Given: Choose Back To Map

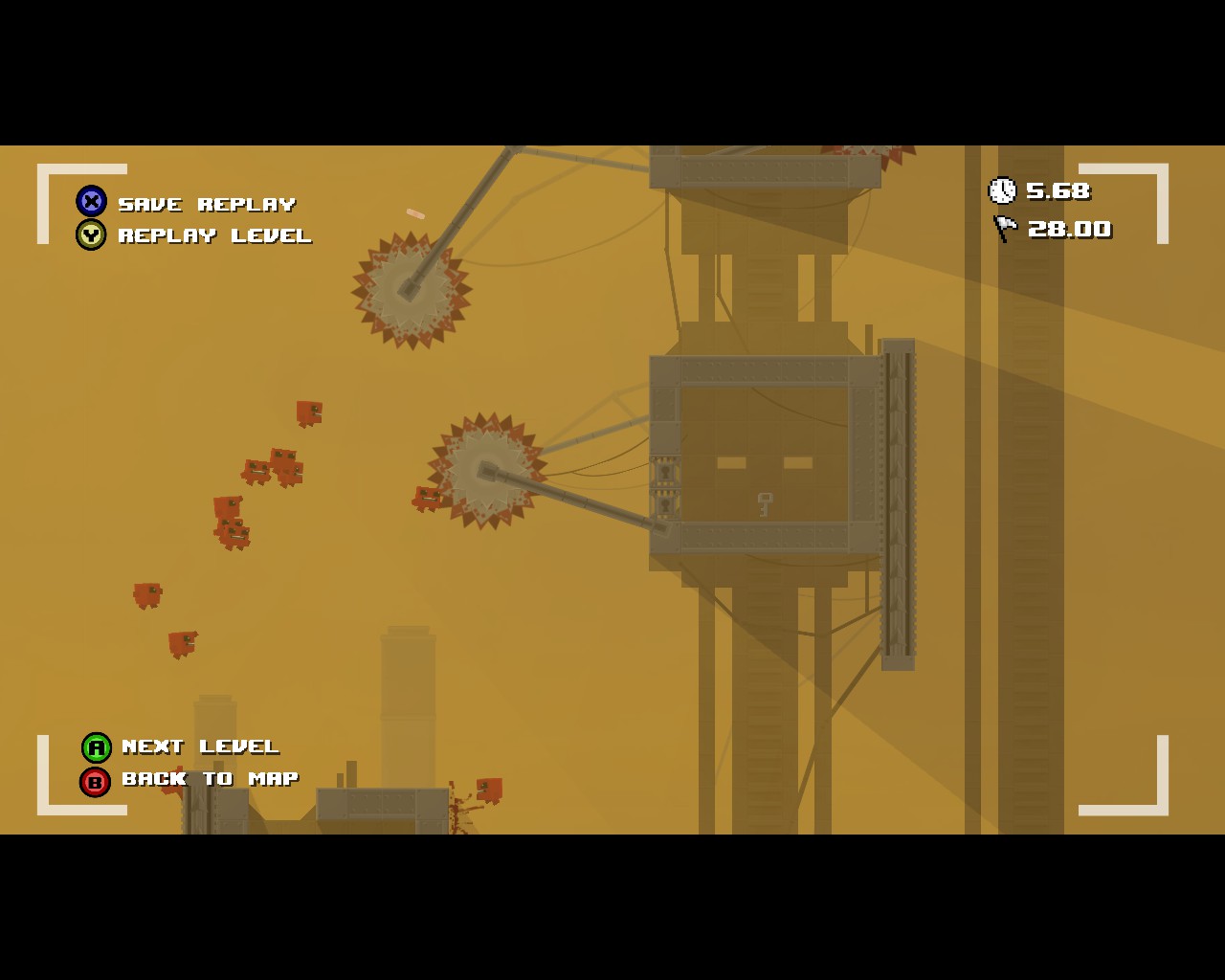Looking at the screenshot, I should pyautogui.click(x=210, y=779).
